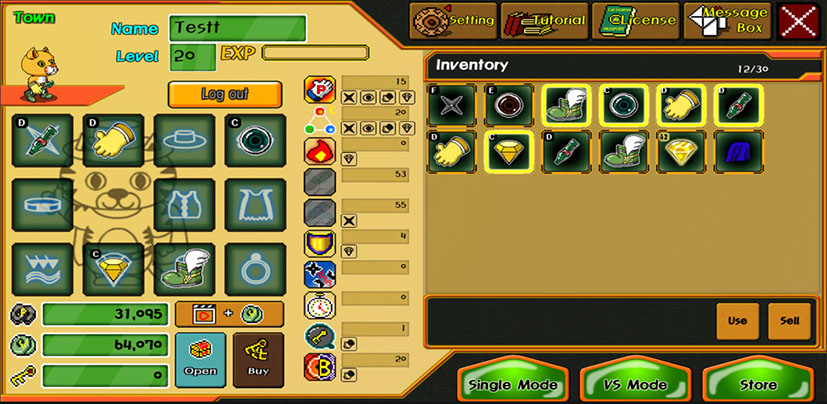Open the Setting menu

(452, 21)
